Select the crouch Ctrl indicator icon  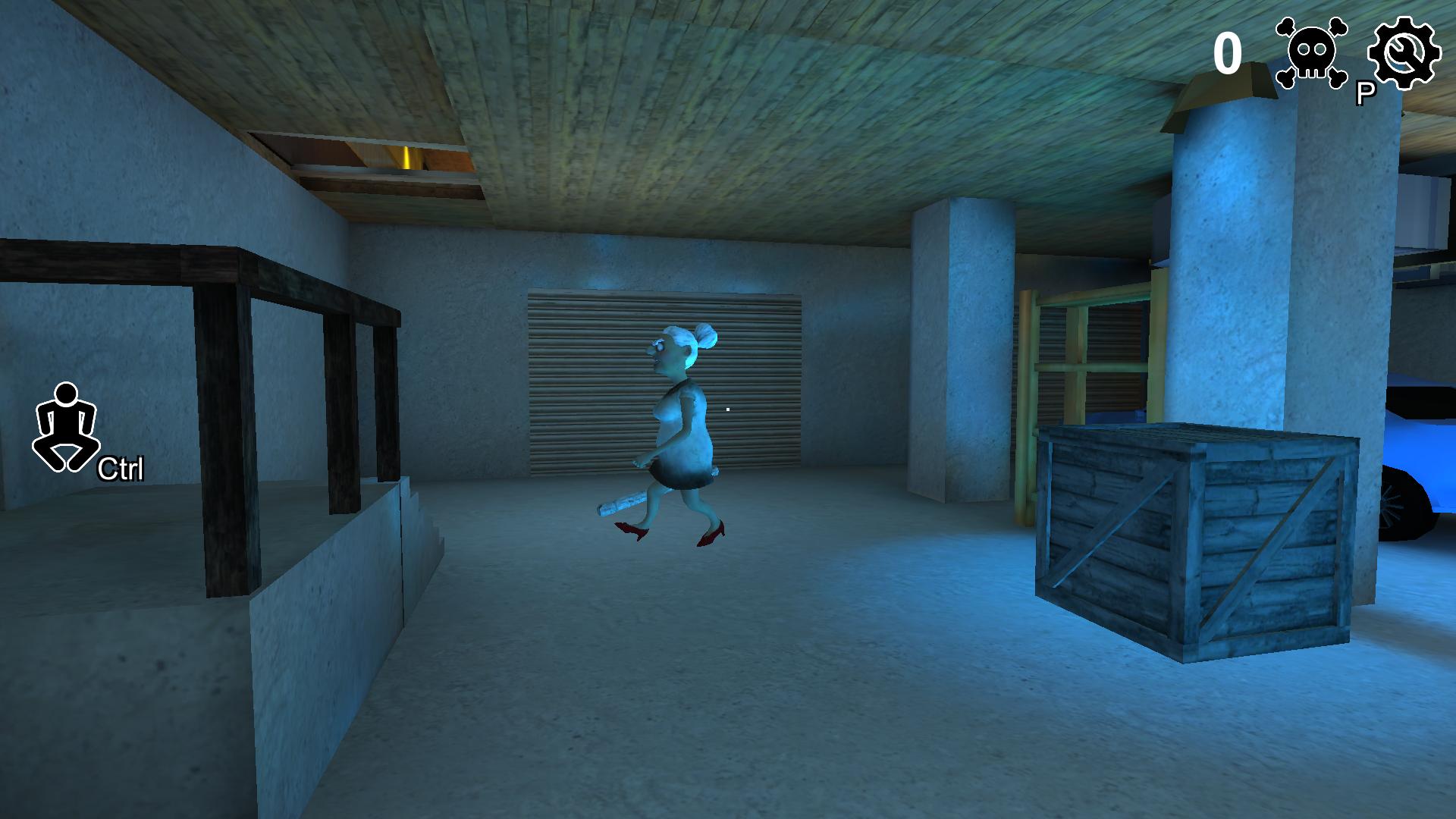tap(67, 425)
